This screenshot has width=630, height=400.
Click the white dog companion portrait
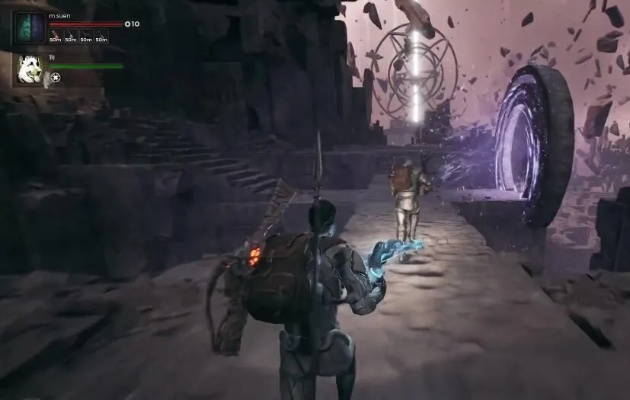click(x=28, y=69)
